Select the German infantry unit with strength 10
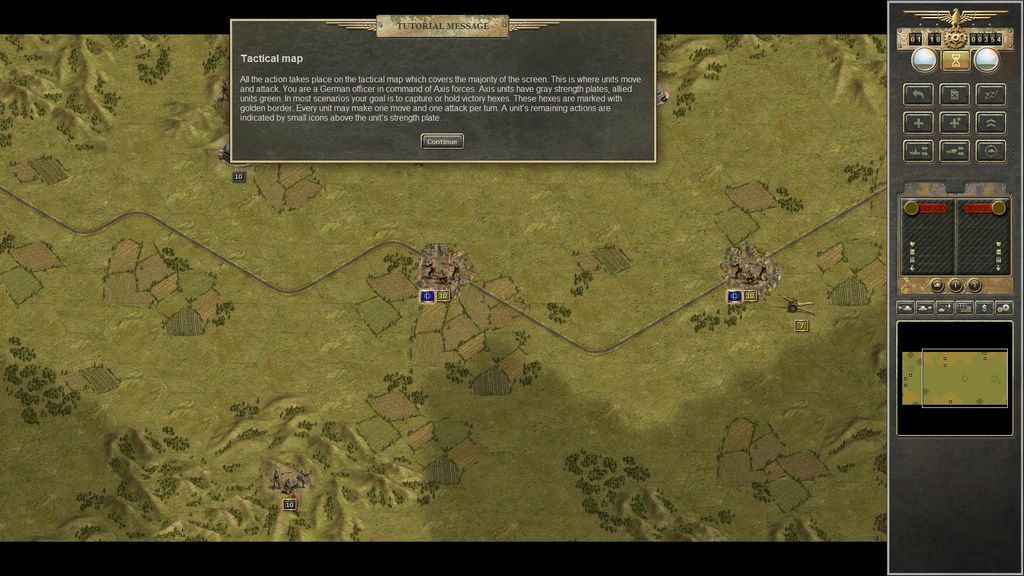This screenshot has height=576, width=1024. click(289, 483)
